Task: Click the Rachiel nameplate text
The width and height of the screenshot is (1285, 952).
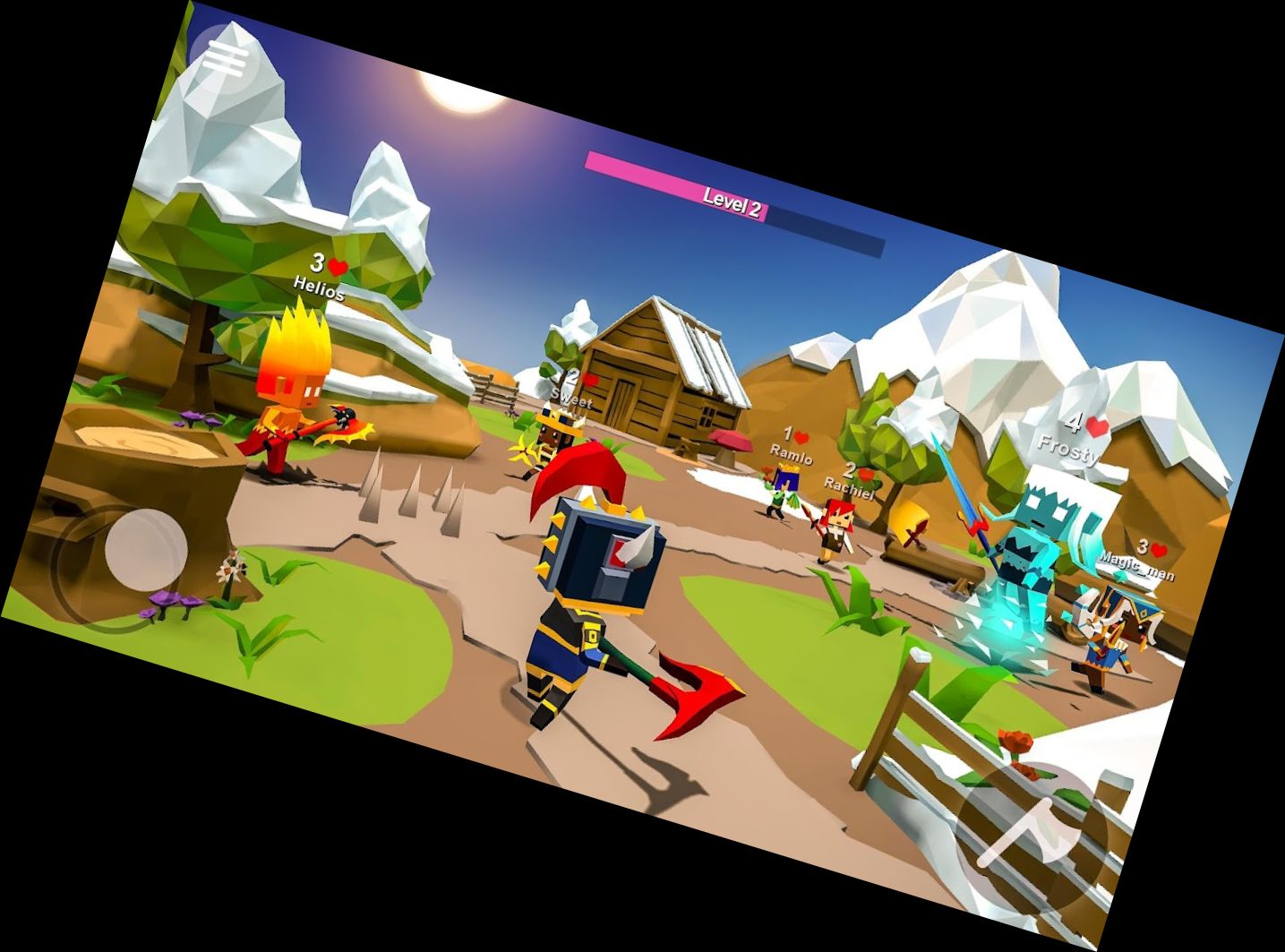Action: point(851,491)
